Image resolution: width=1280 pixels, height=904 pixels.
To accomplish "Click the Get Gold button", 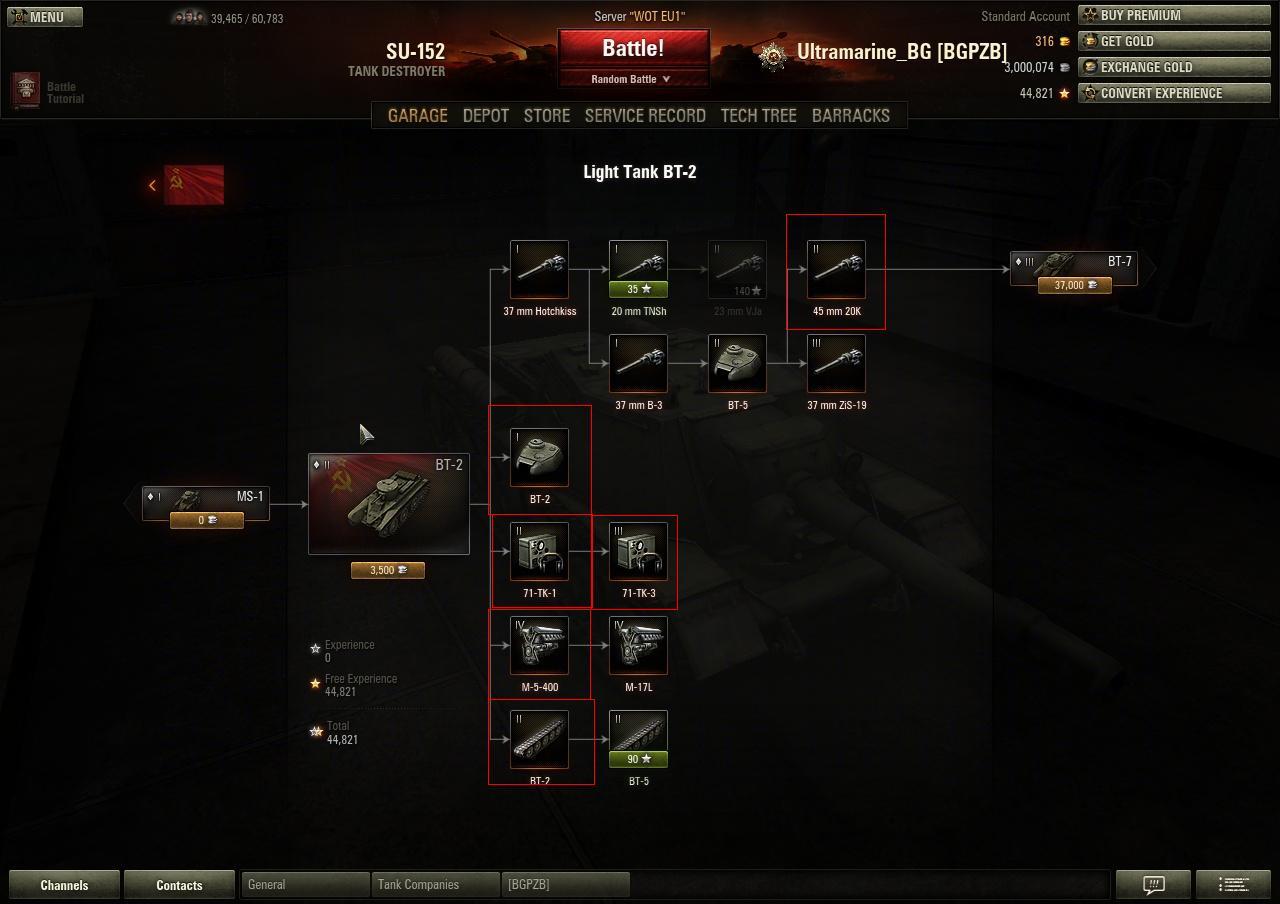I will 1174,42.
